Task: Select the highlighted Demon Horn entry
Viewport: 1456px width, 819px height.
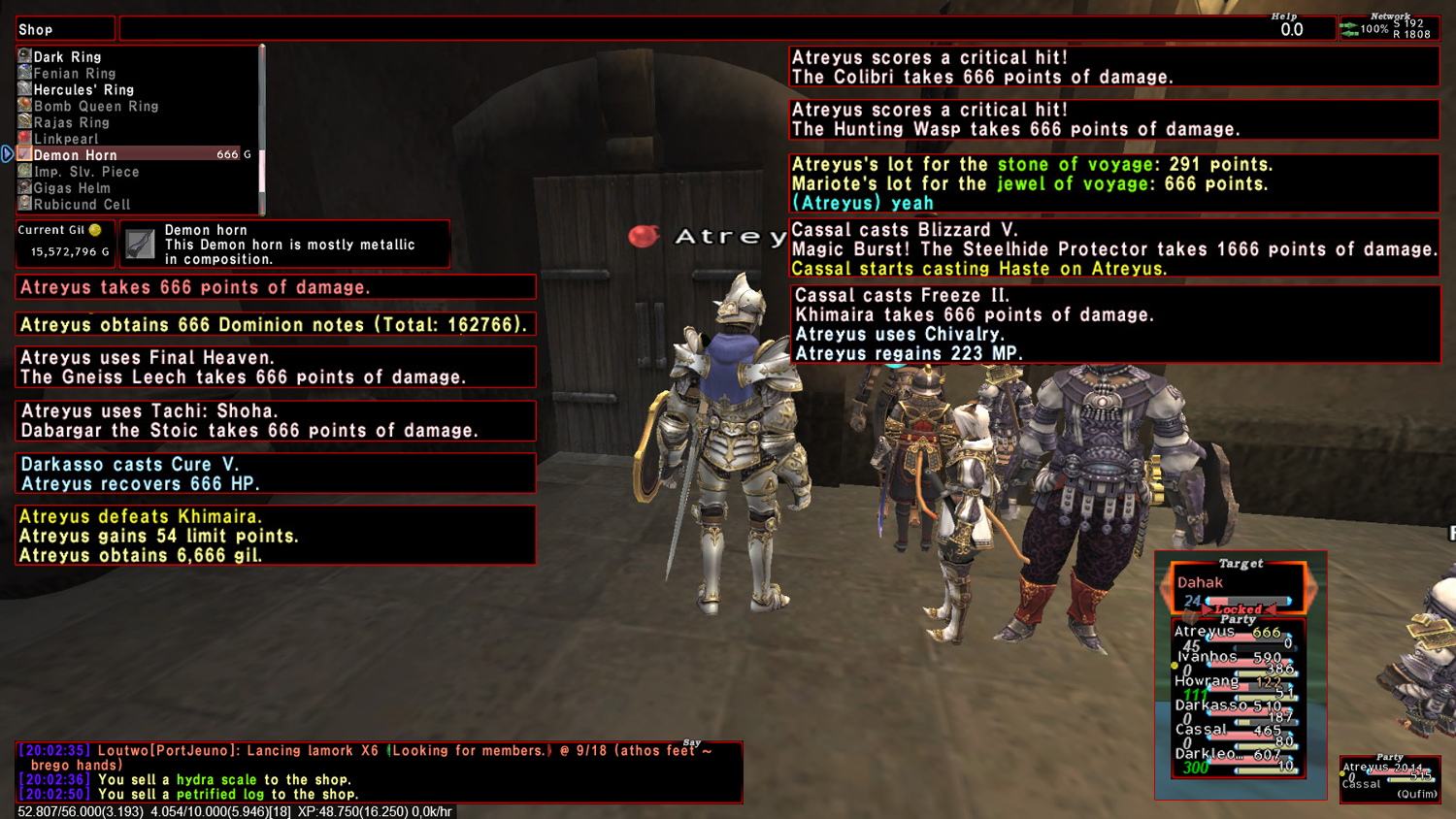Action: point(75,155)
